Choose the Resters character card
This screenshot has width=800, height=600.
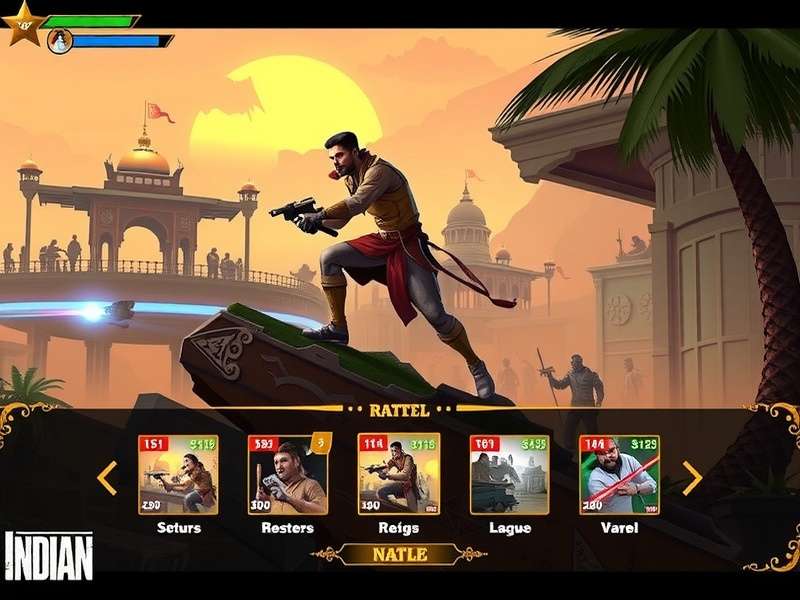point(287,475)
